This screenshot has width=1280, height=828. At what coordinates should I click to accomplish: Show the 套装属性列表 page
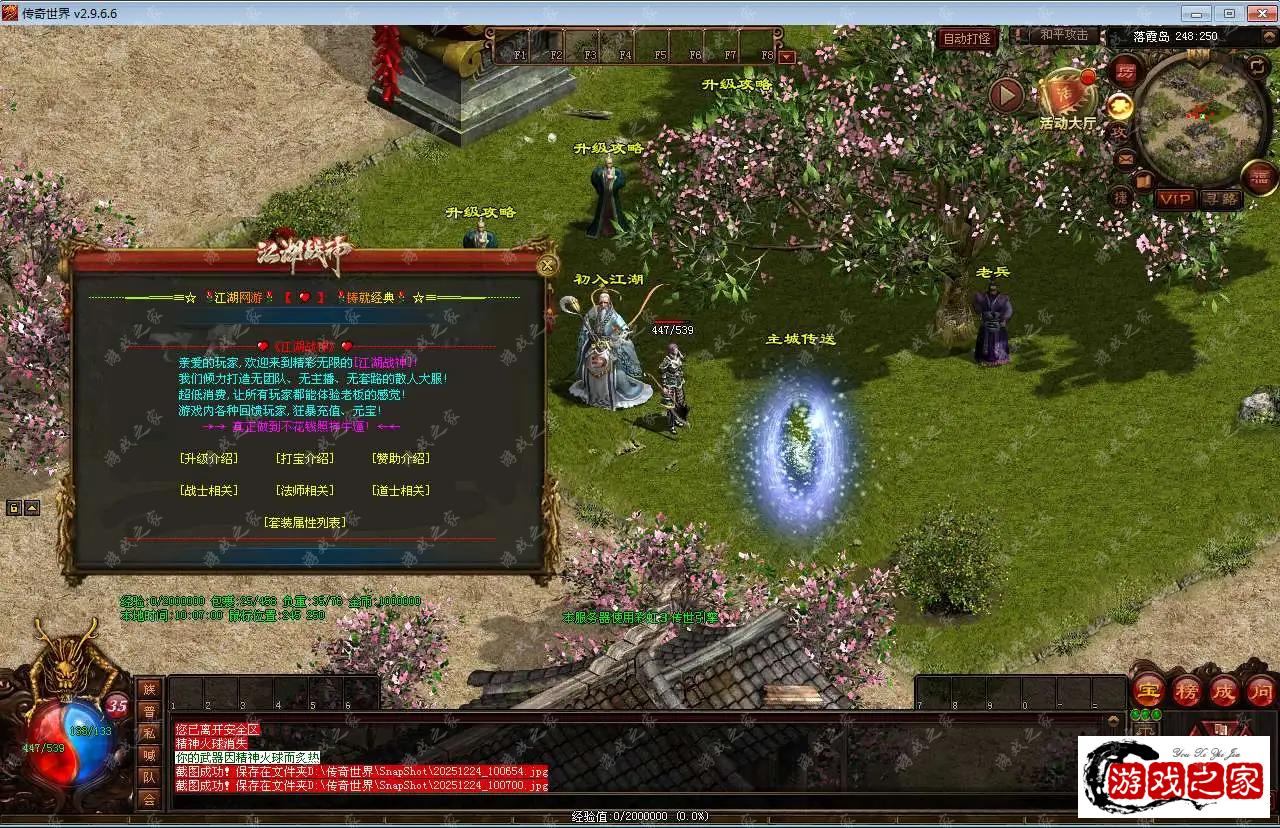304,523
